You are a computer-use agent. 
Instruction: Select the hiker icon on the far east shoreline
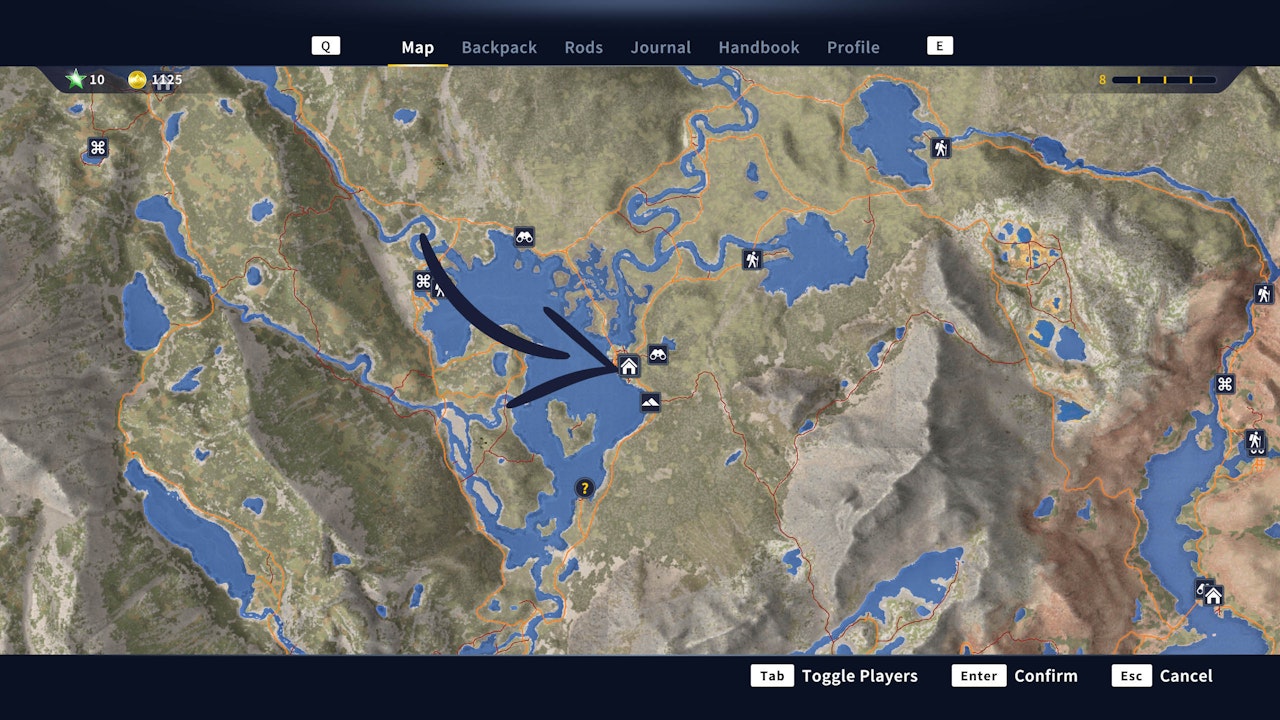[1253, 440]
